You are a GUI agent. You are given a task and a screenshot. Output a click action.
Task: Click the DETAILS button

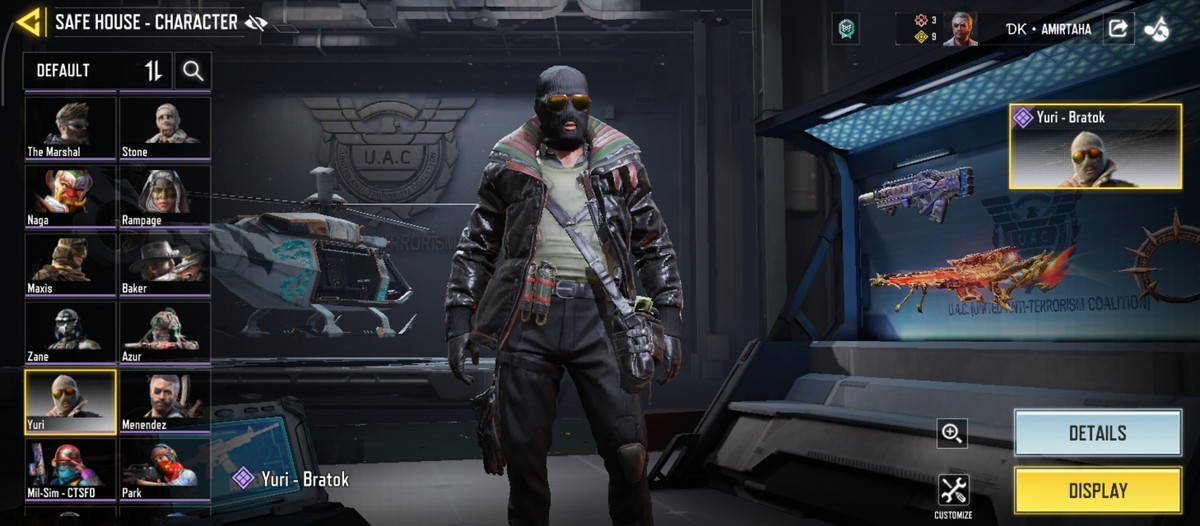[x=1097, y=433]
